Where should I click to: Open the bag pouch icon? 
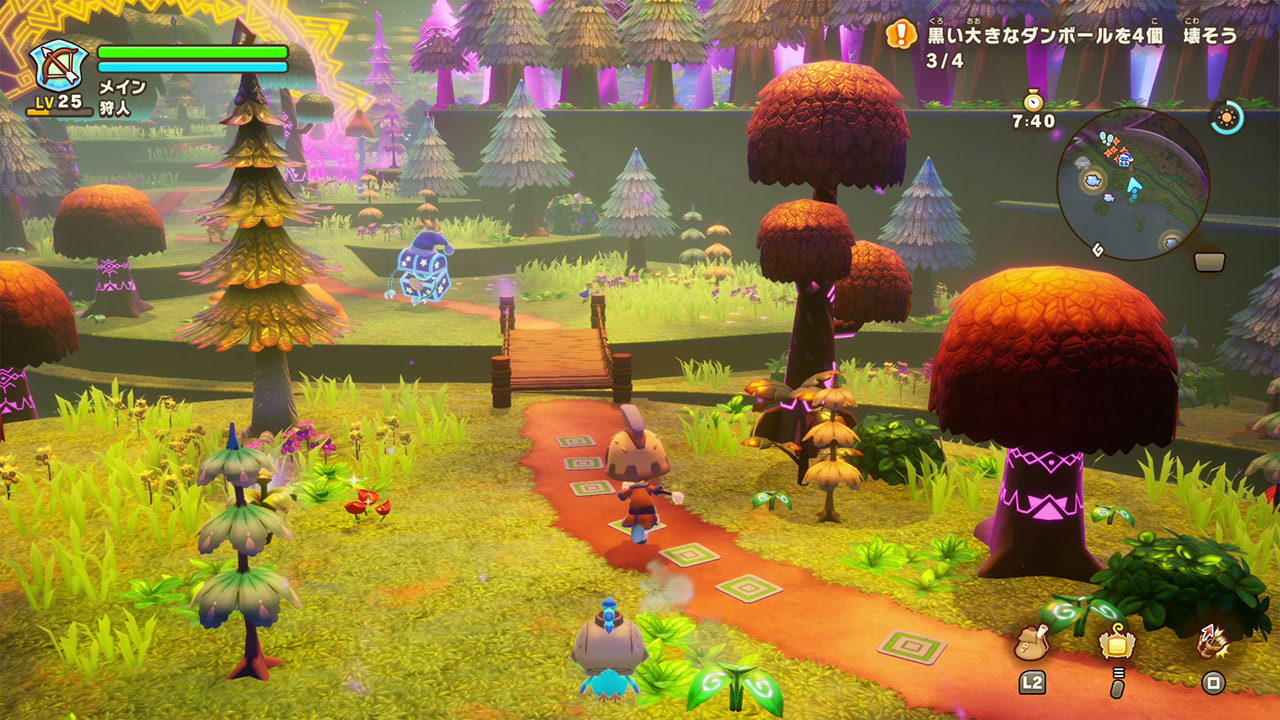point(1031,642)
